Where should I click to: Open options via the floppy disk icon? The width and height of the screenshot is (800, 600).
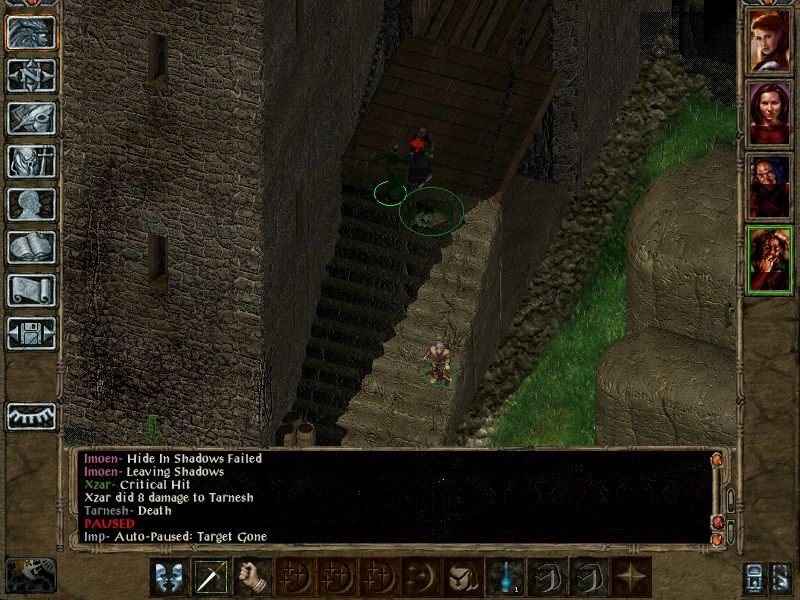[31, 333]
